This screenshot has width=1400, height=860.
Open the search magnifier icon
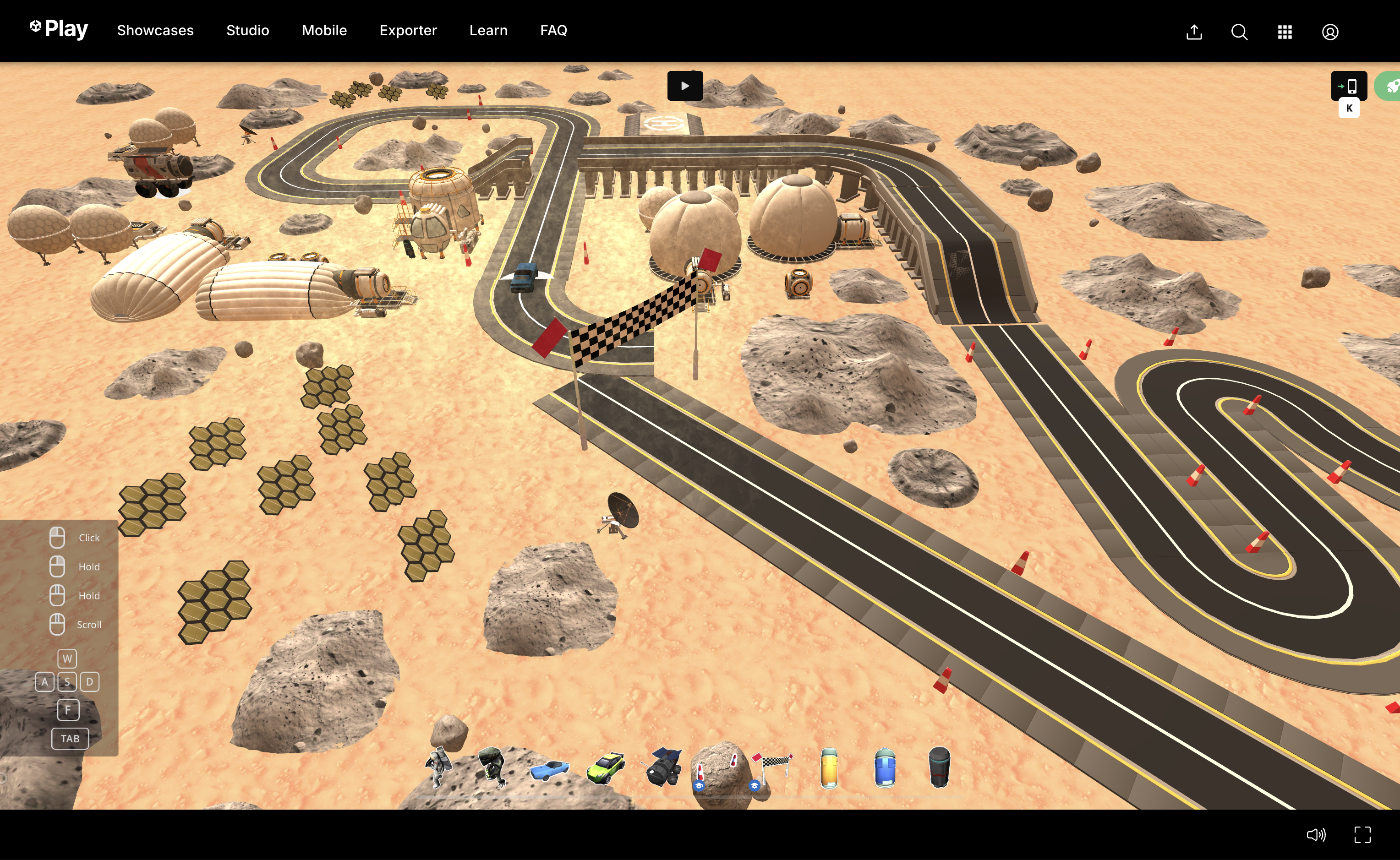1239,32
